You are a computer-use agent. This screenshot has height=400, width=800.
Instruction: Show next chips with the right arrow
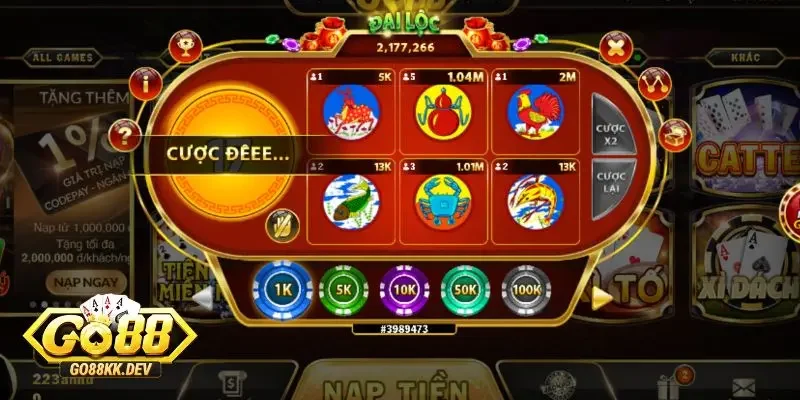[x=602, y=295]
